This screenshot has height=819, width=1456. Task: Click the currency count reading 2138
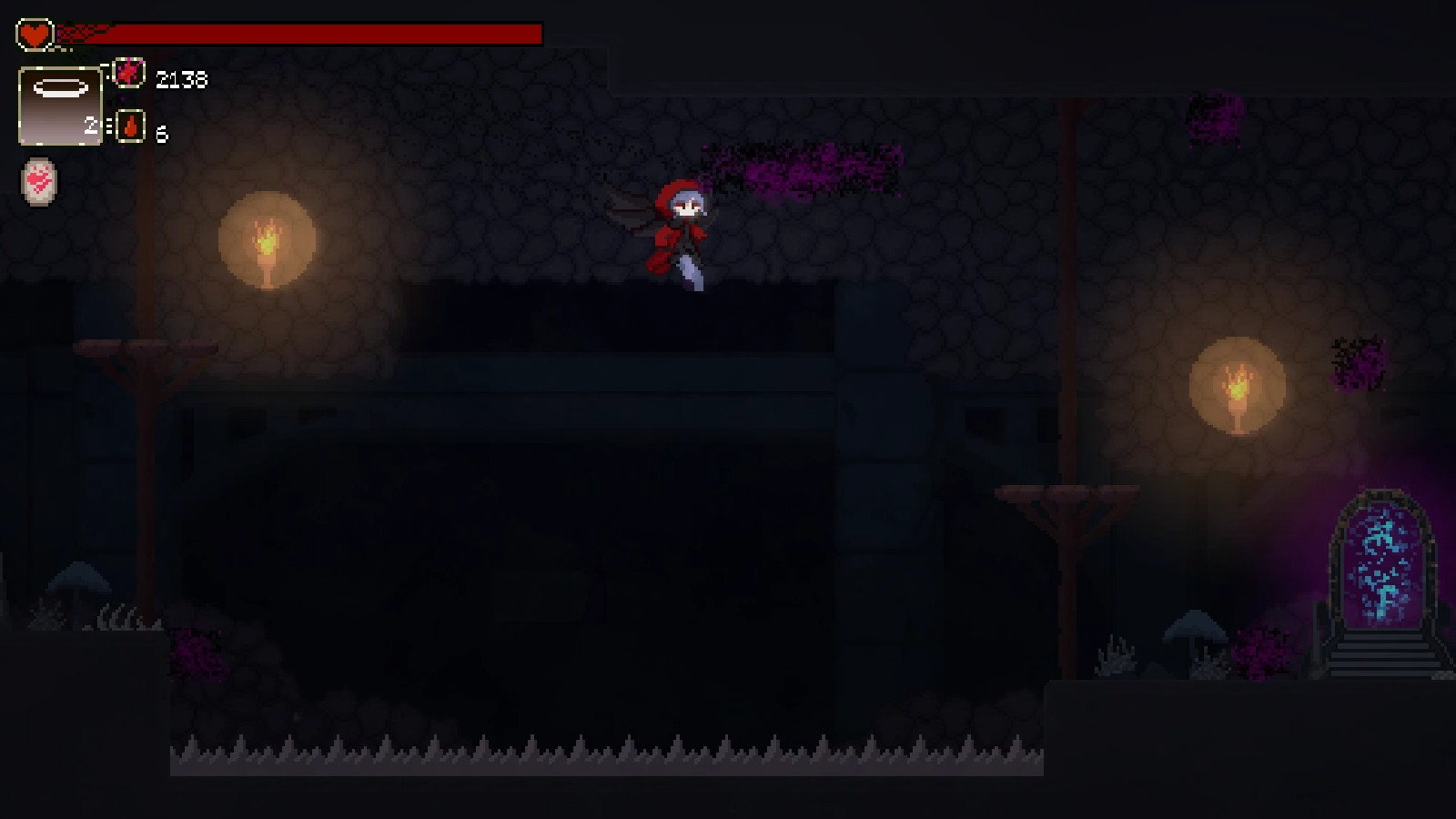pos(181,78)
